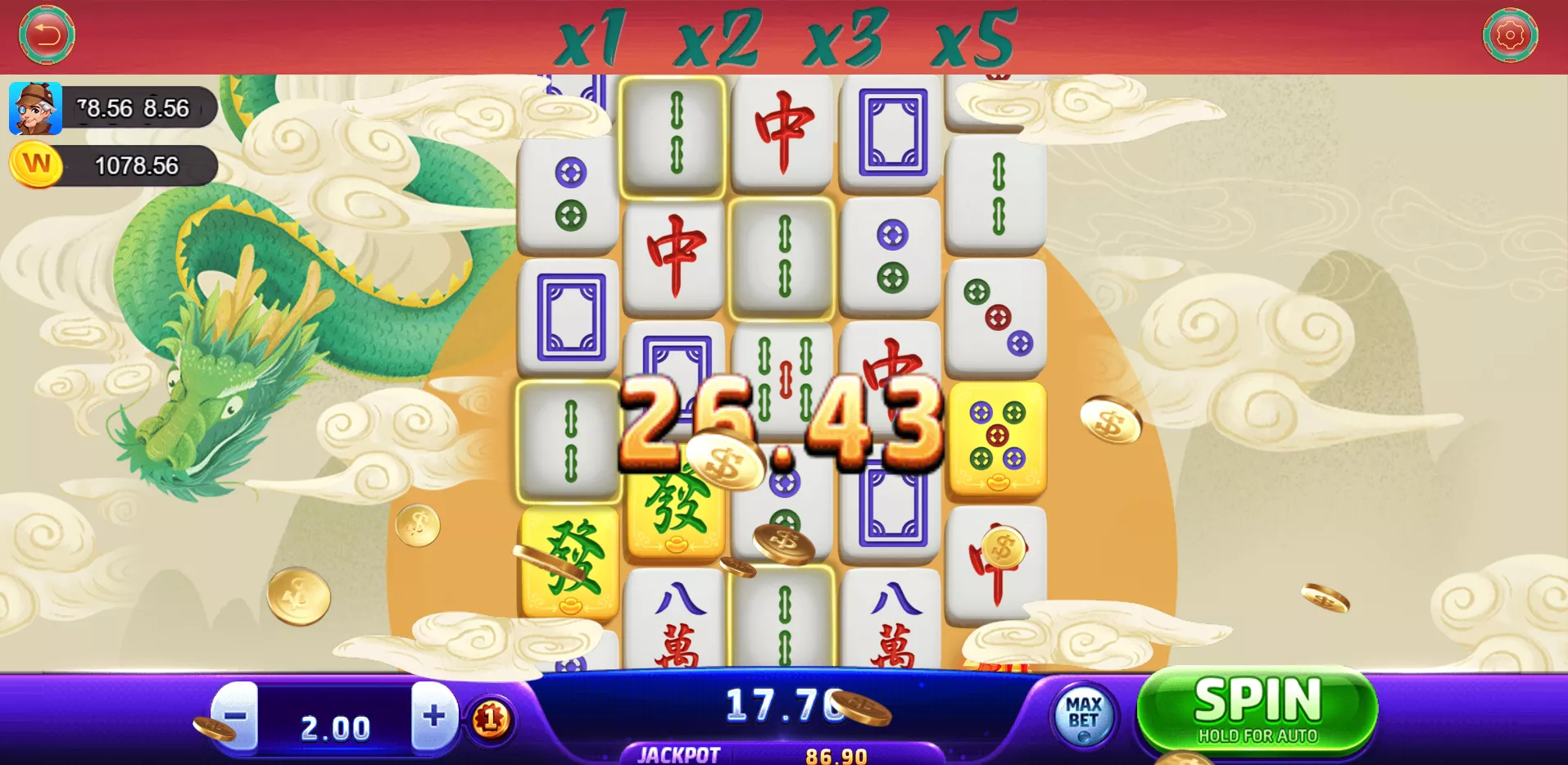Click the back arrow to exit game
This screenshot has width=1568, height=765.
tap(47, 34)
